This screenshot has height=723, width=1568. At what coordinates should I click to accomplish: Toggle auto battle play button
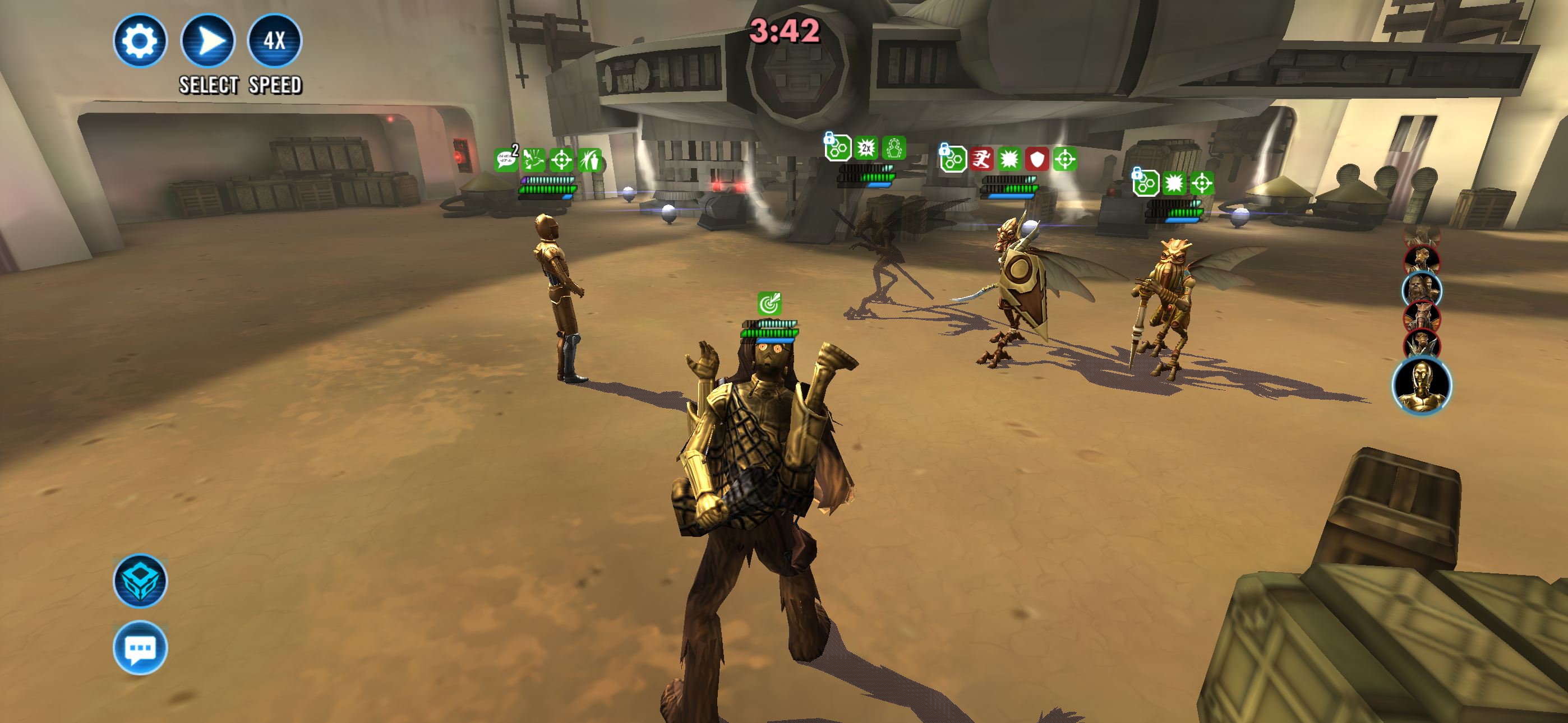click(x=208, y=41)
